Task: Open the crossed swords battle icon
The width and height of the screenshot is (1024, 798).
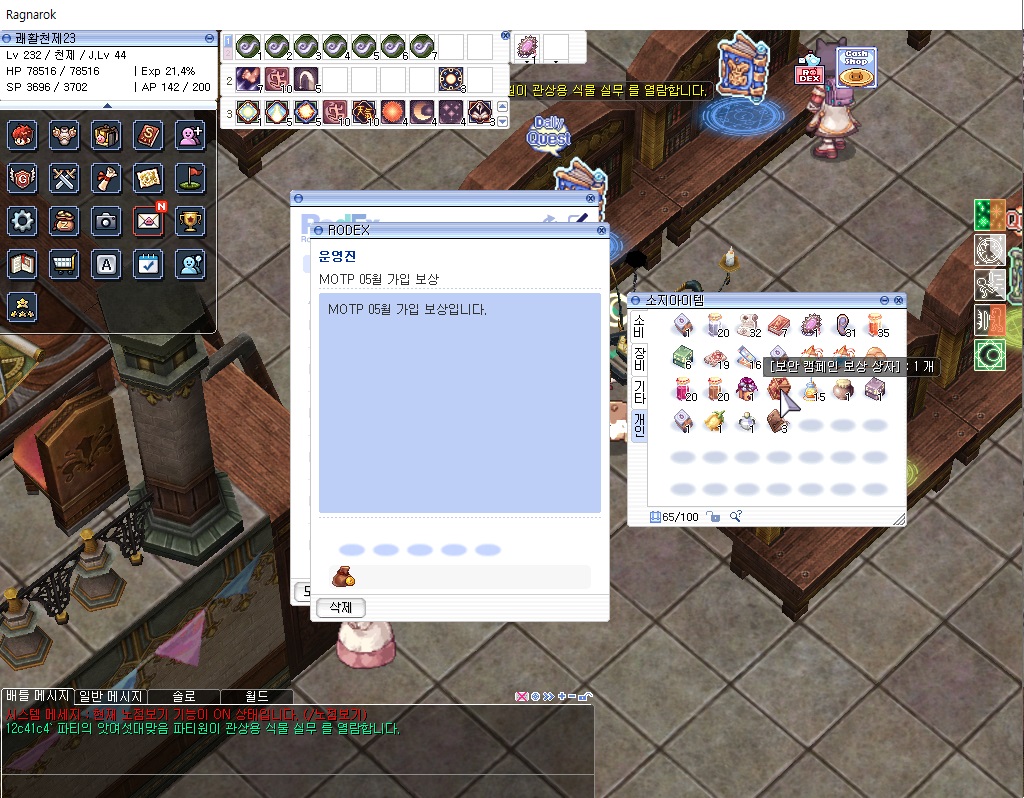Action: pos(64,178)
